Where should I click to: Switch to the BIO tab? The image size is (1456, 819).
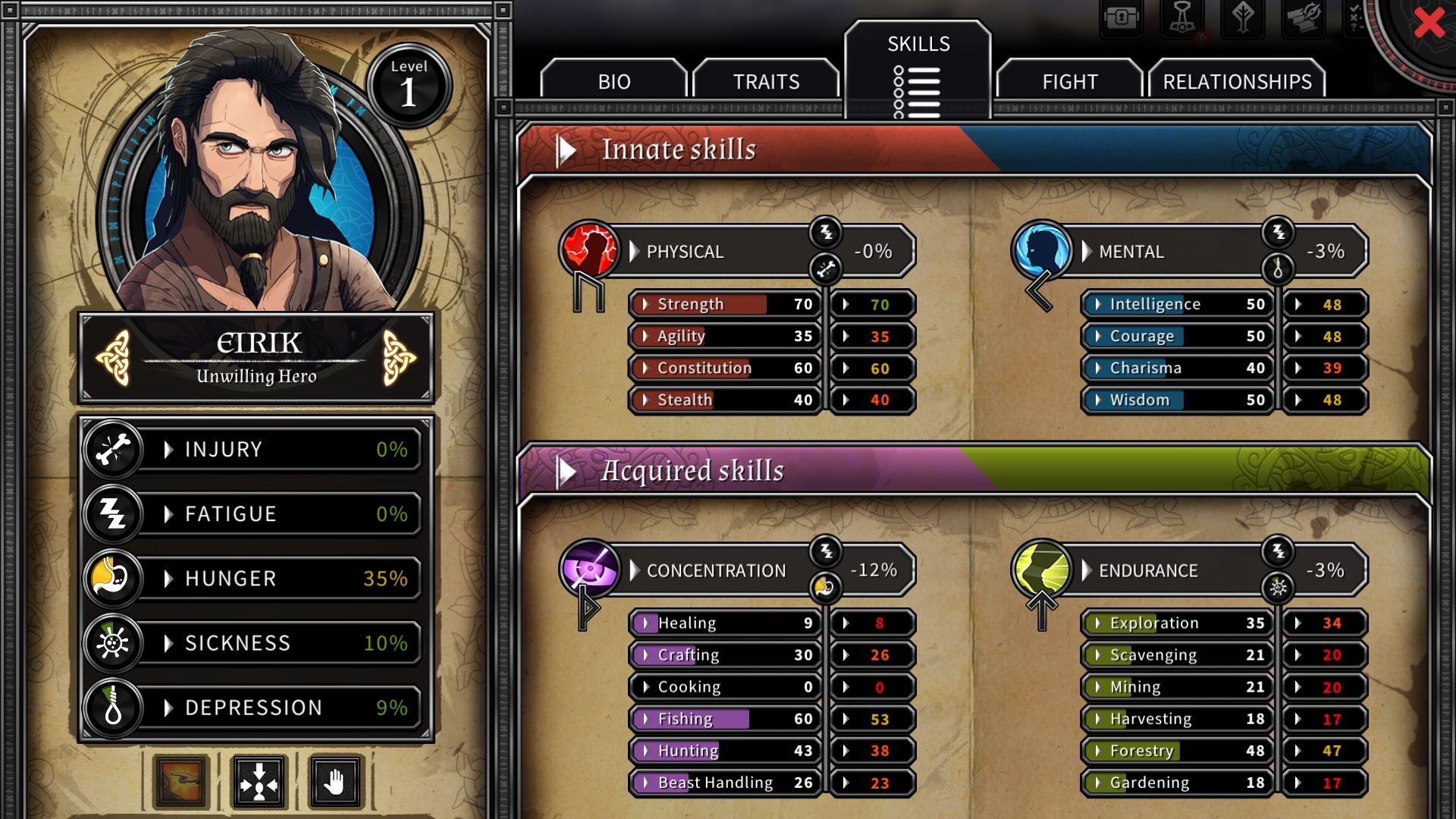tap(613, 81)
